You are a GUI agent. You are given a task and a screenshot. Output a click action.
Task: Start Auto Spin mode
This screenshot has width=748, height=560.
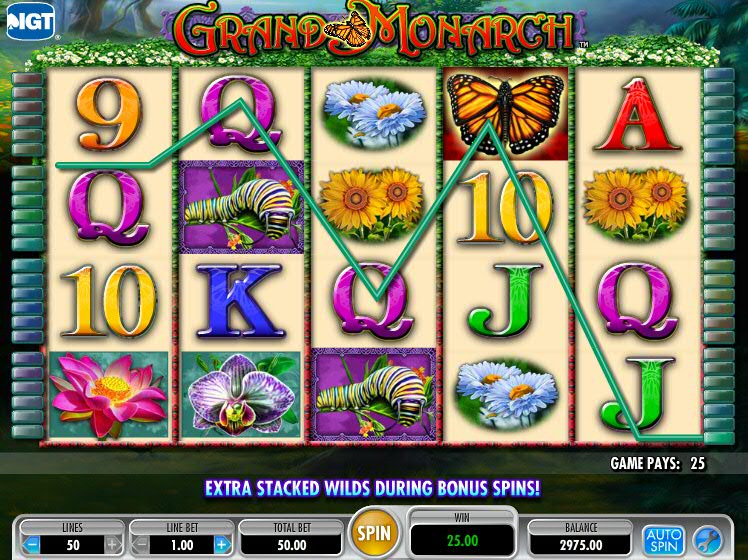point(661,540)
